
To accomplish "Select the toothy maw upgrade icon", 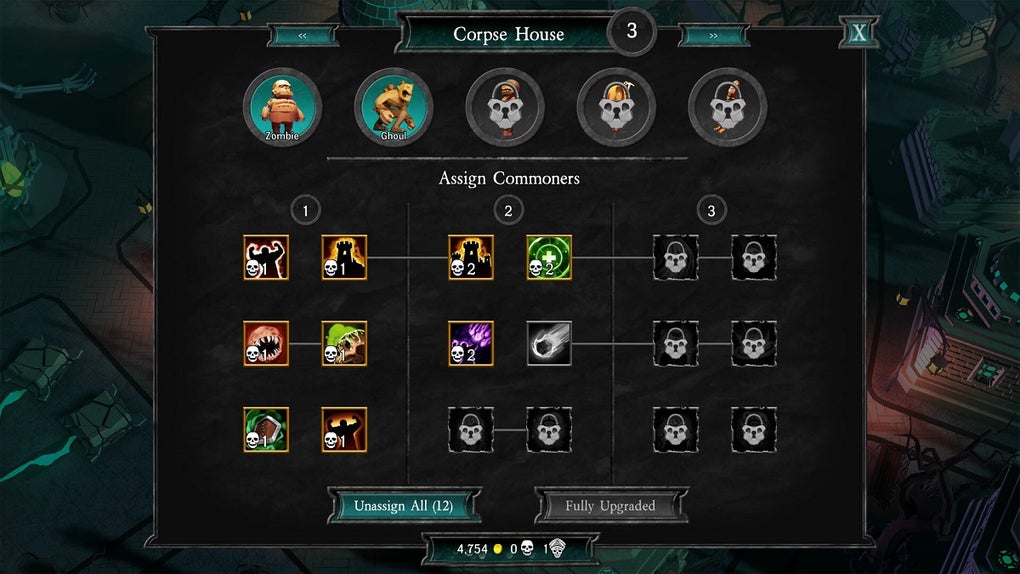I will click(x=266, y=343).
